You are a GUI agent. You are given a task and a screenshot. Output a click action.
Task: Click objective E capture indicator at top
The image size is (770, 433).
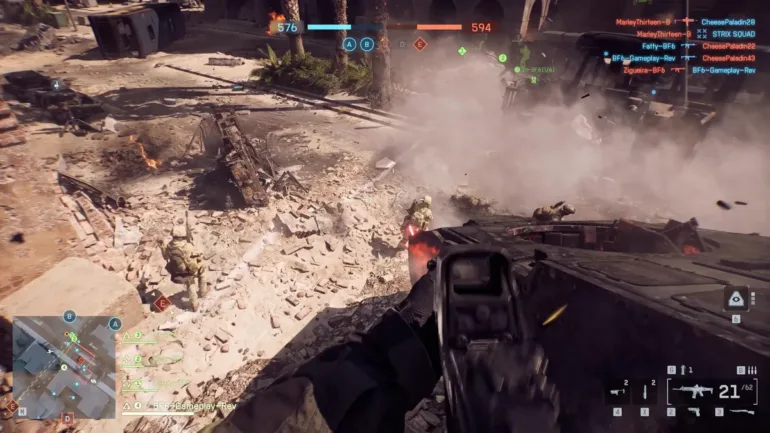pos(420,44)
